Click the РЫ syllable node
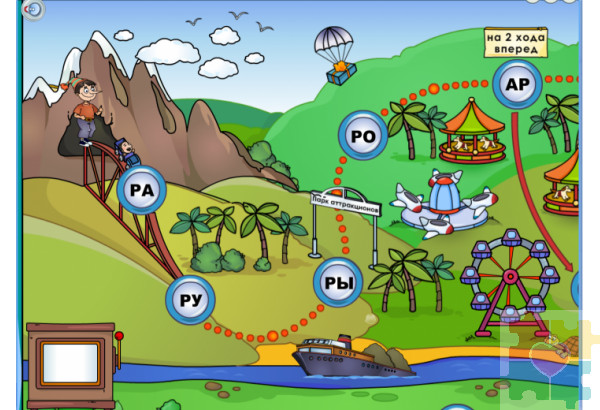Image resolution: width=600 pixels, height=410 pixels. [x=340, y=284]
